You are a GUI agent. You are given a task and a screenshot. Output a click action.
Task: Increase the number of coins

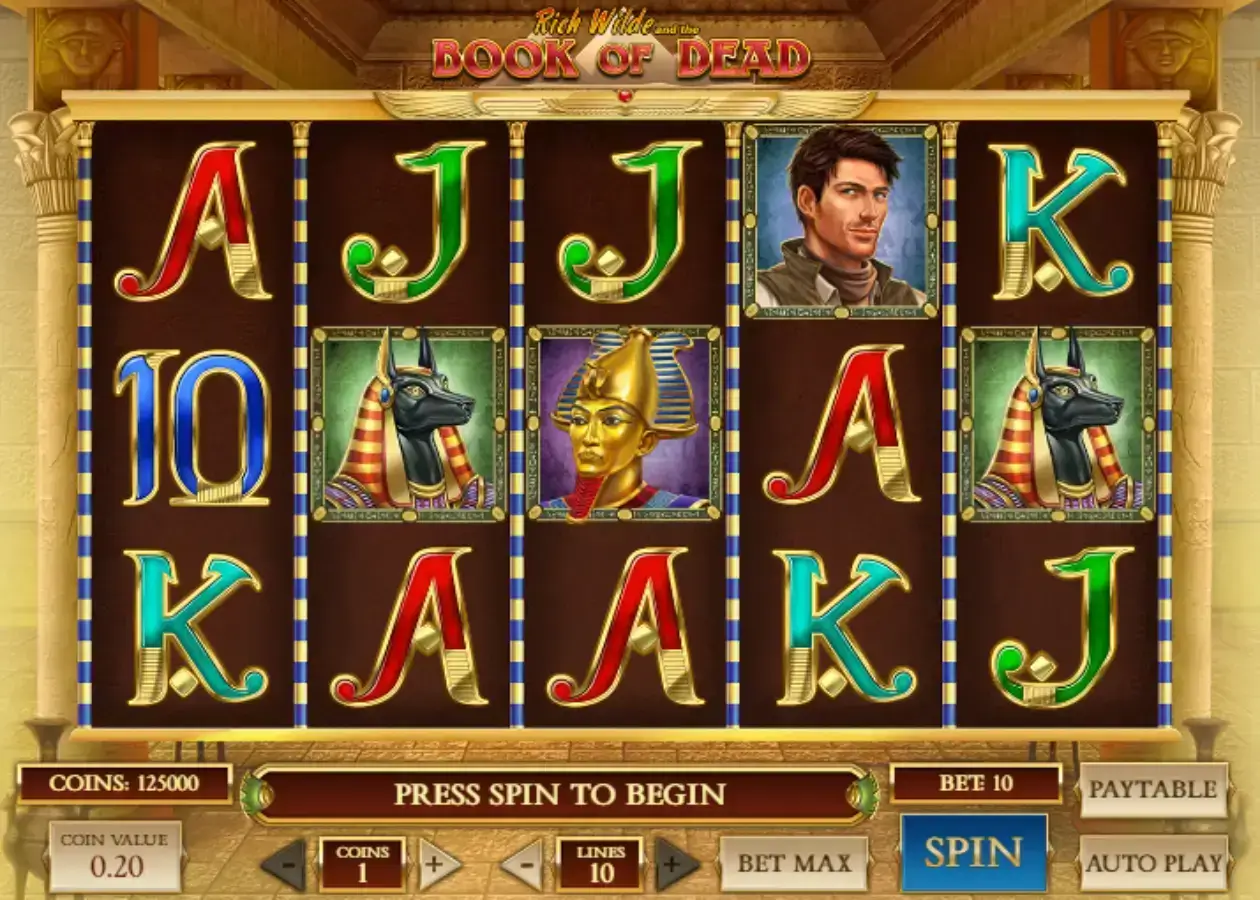point(439,864)
